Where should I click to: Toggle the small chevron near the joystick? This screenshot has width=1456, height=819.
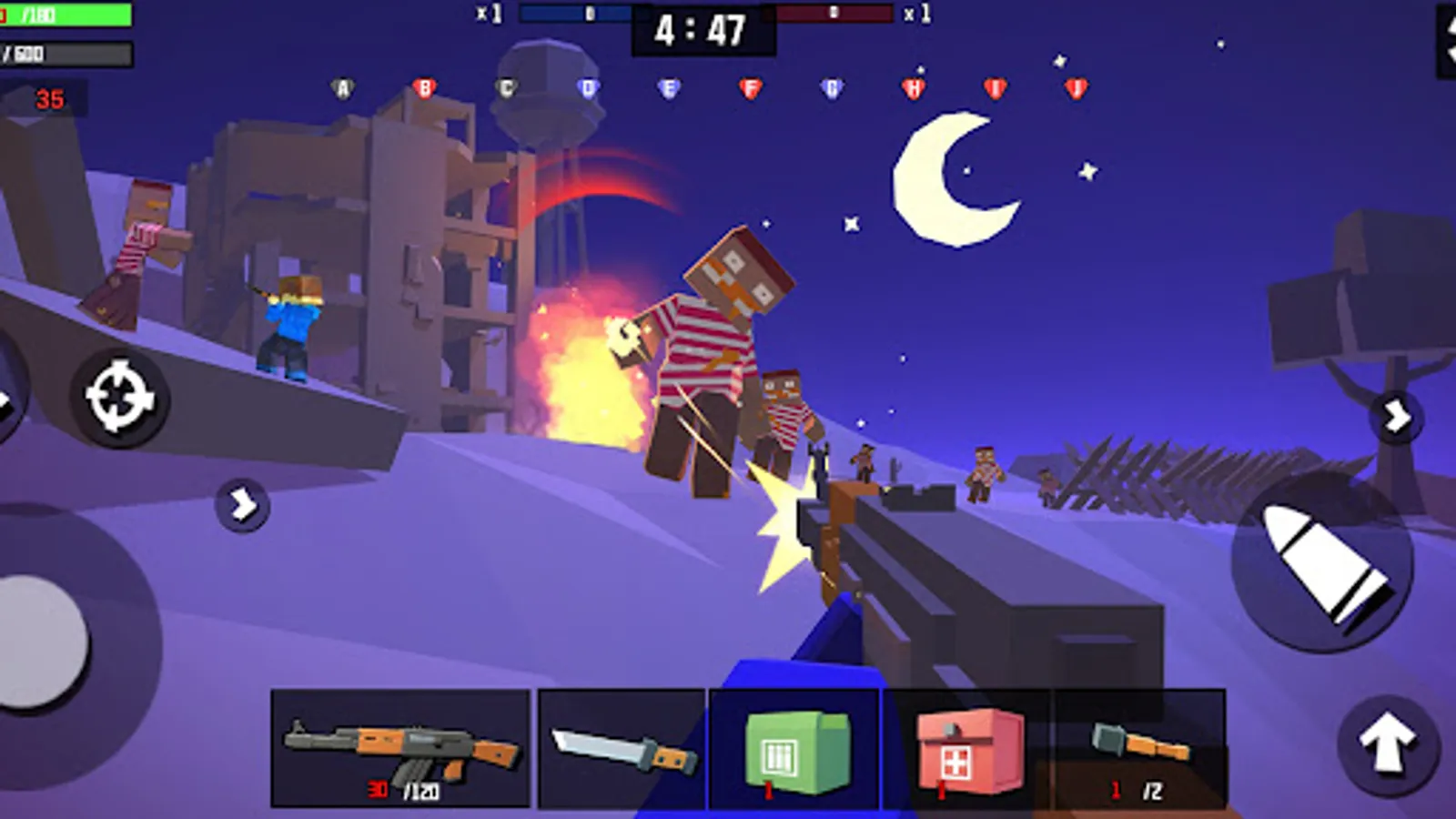tap(240, 506)
